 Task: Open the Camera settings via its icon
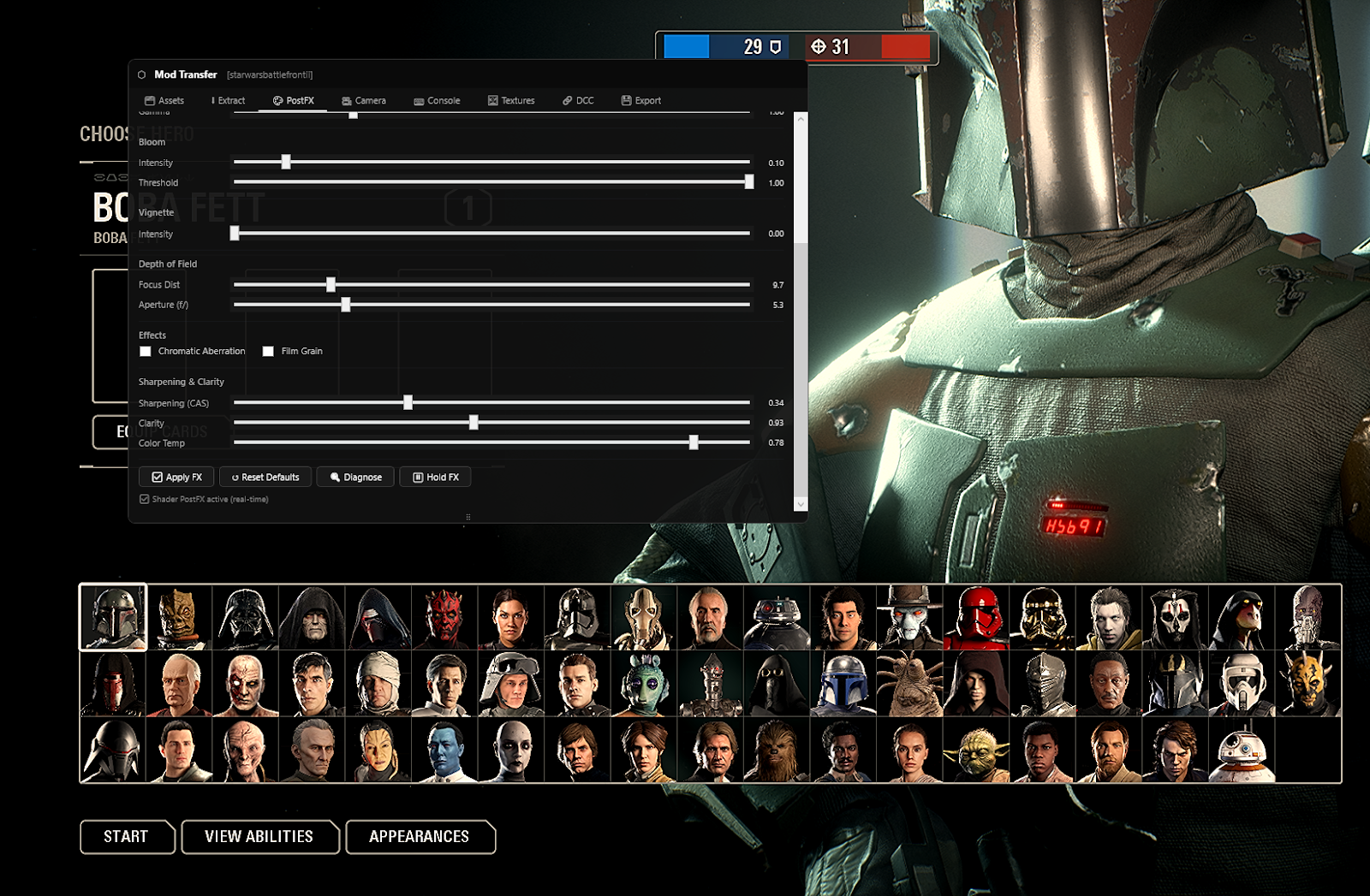[345, 100]
